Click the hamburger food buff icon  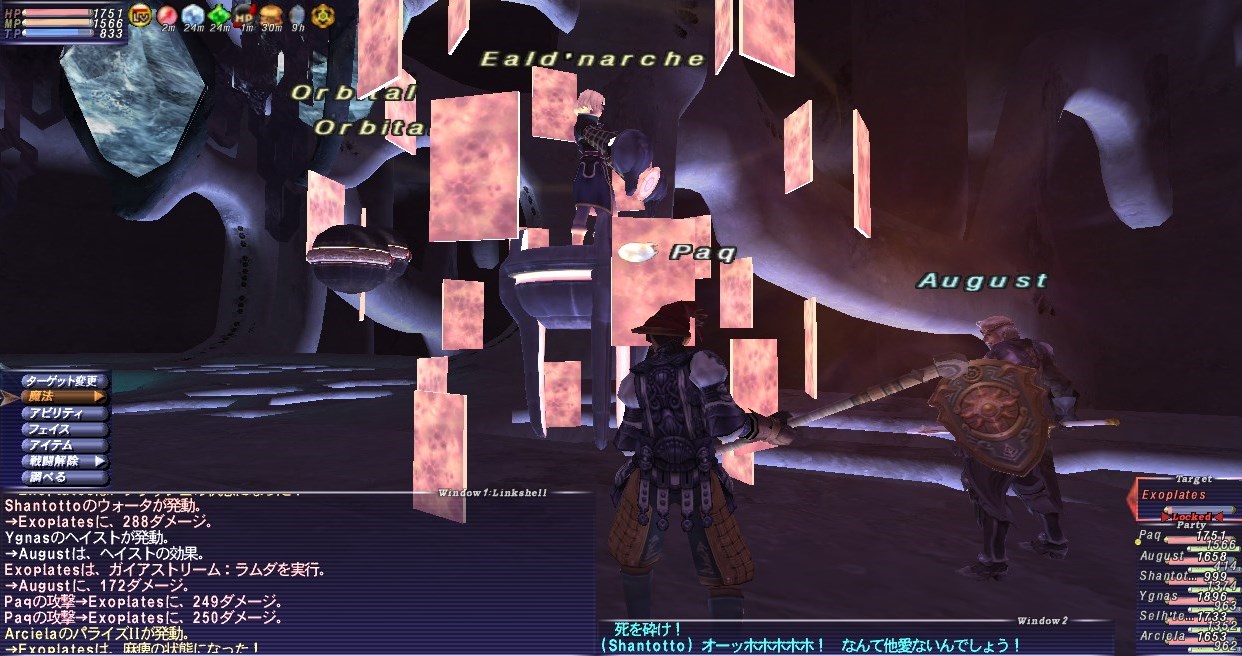[271, 14]
